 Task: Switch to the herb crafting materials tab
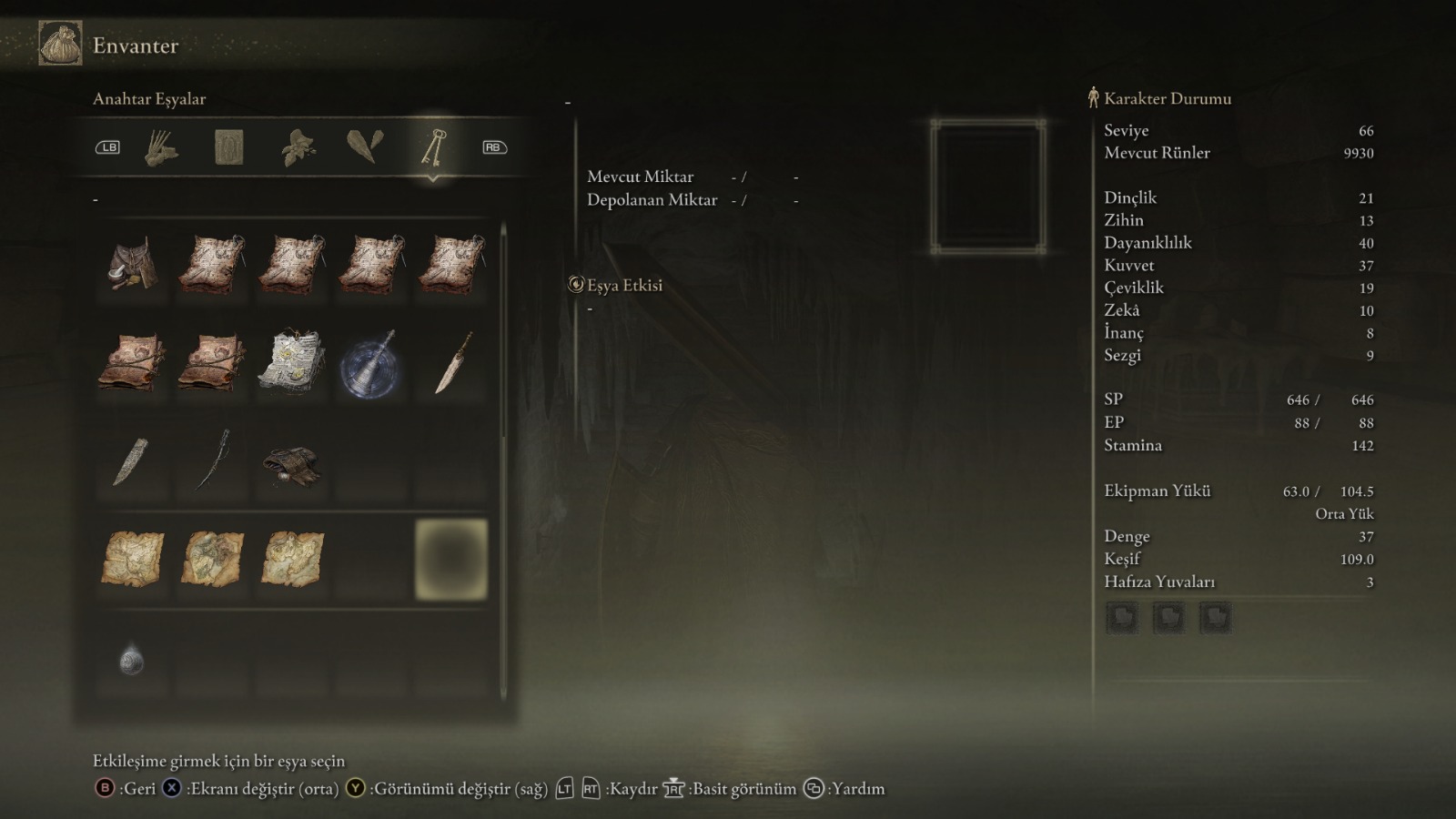298,147
